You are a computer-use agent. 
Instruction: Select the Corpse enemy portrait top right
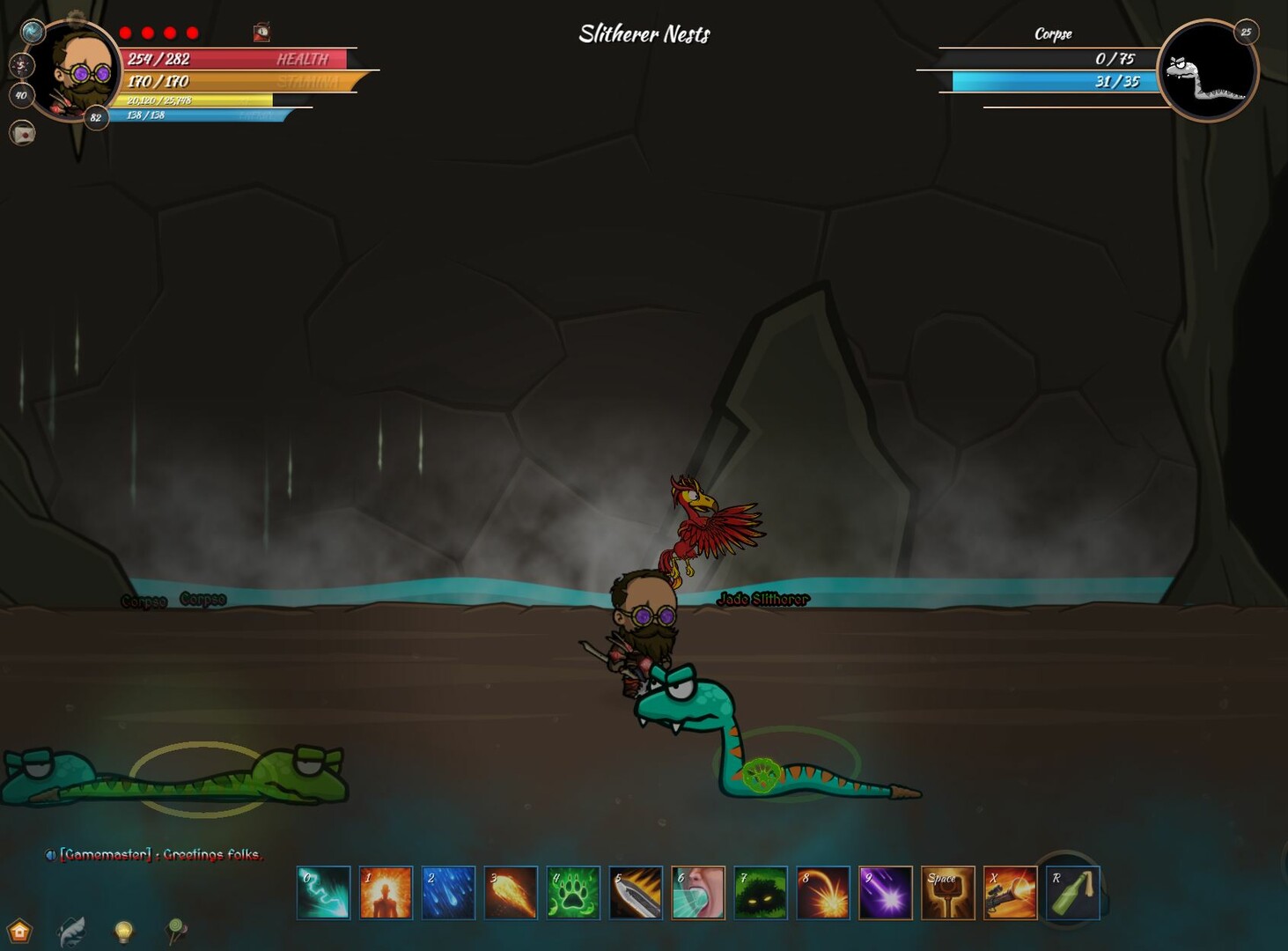pyautogui.click(x=1210, y=68)
